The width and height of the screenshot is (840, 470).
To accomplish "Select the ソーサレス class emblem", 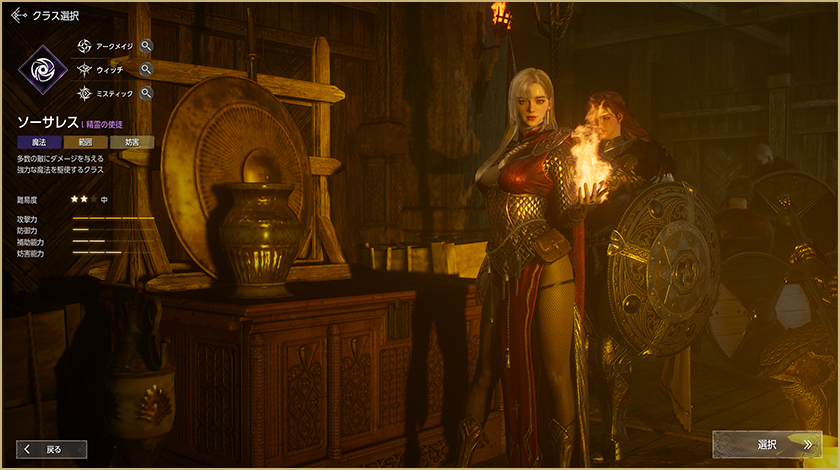I will click(x=44, y=69).
